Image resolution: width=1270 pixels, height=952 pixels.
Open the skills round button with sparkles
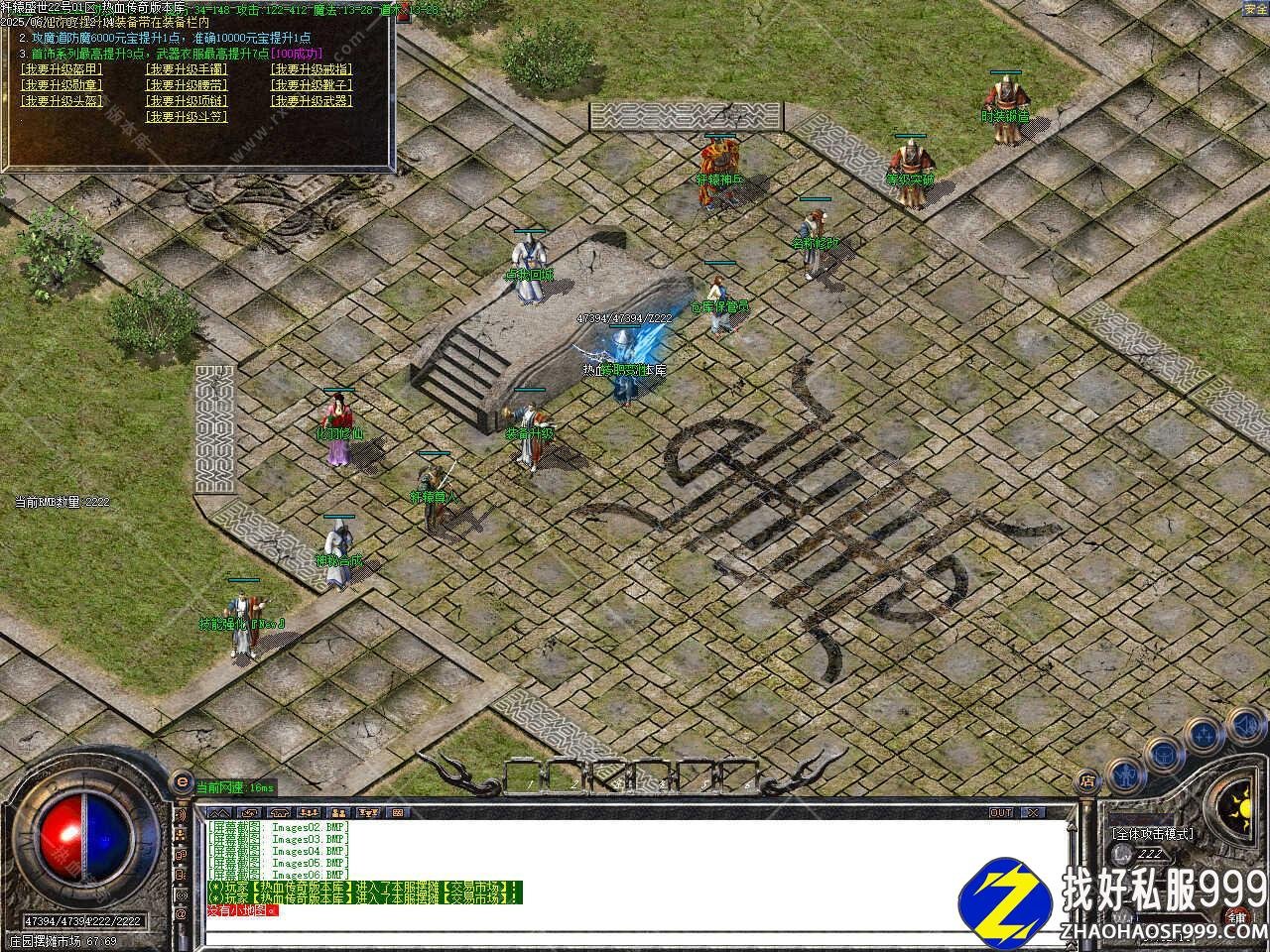1205,735
